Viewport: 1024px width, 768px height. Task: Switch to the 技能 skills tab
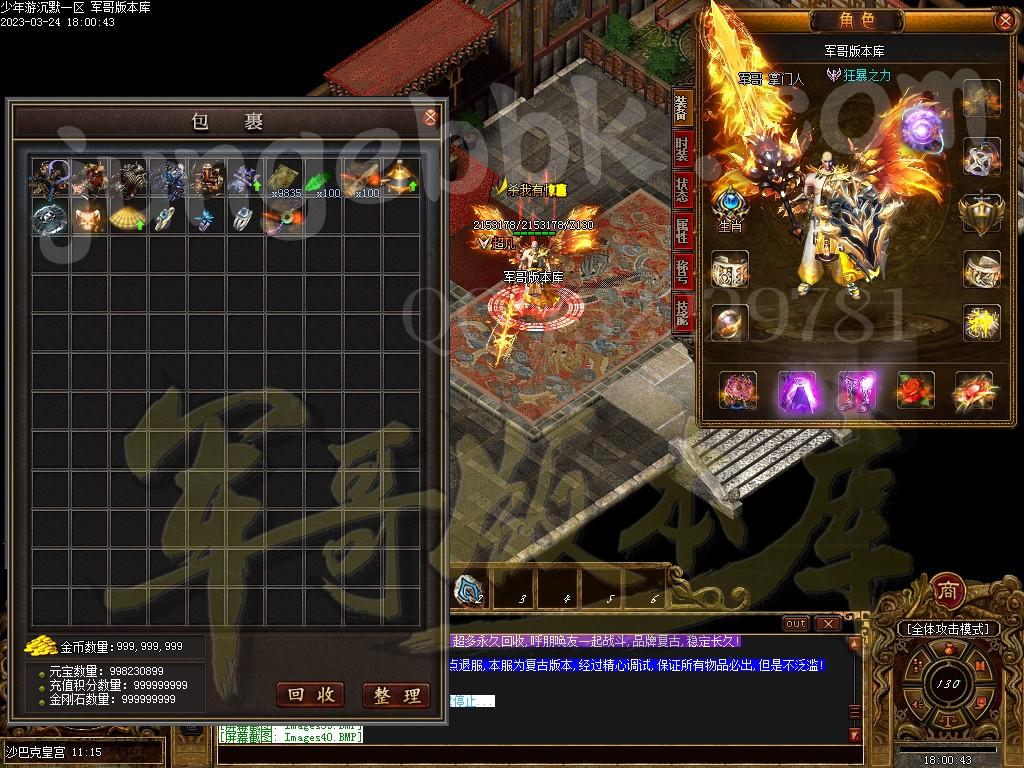682,313
